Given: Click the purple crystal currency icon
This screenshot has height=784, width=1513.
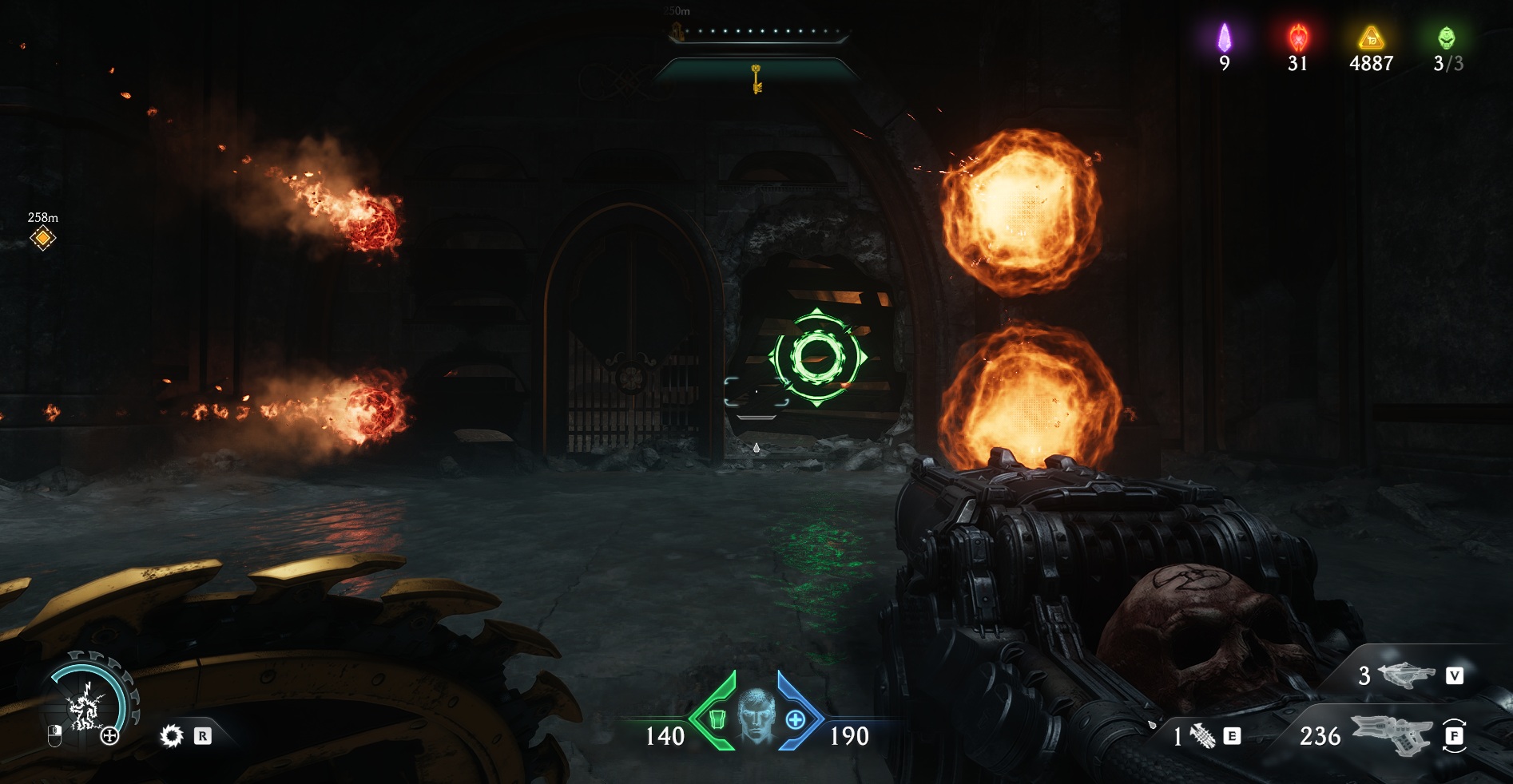Looking at the screenshot, I should [x=1224, y=38].
